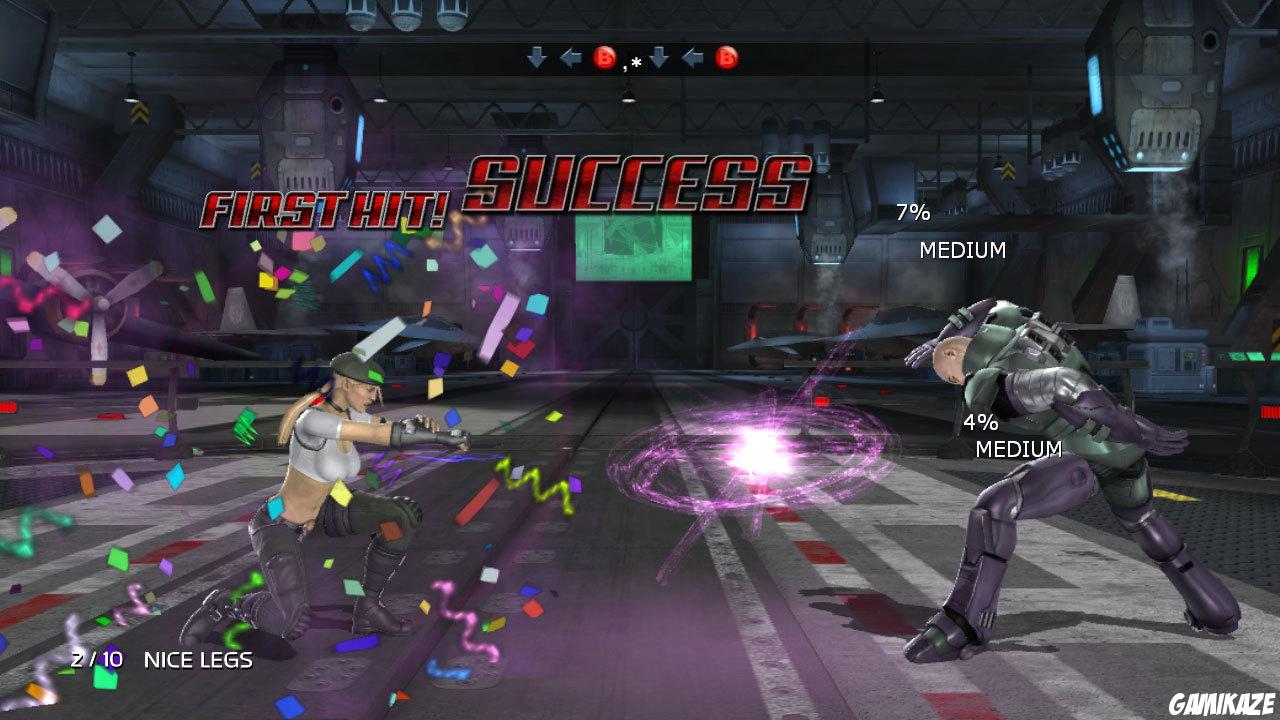Click the asterisk symbol in the combo sequence

pos(636,60)
